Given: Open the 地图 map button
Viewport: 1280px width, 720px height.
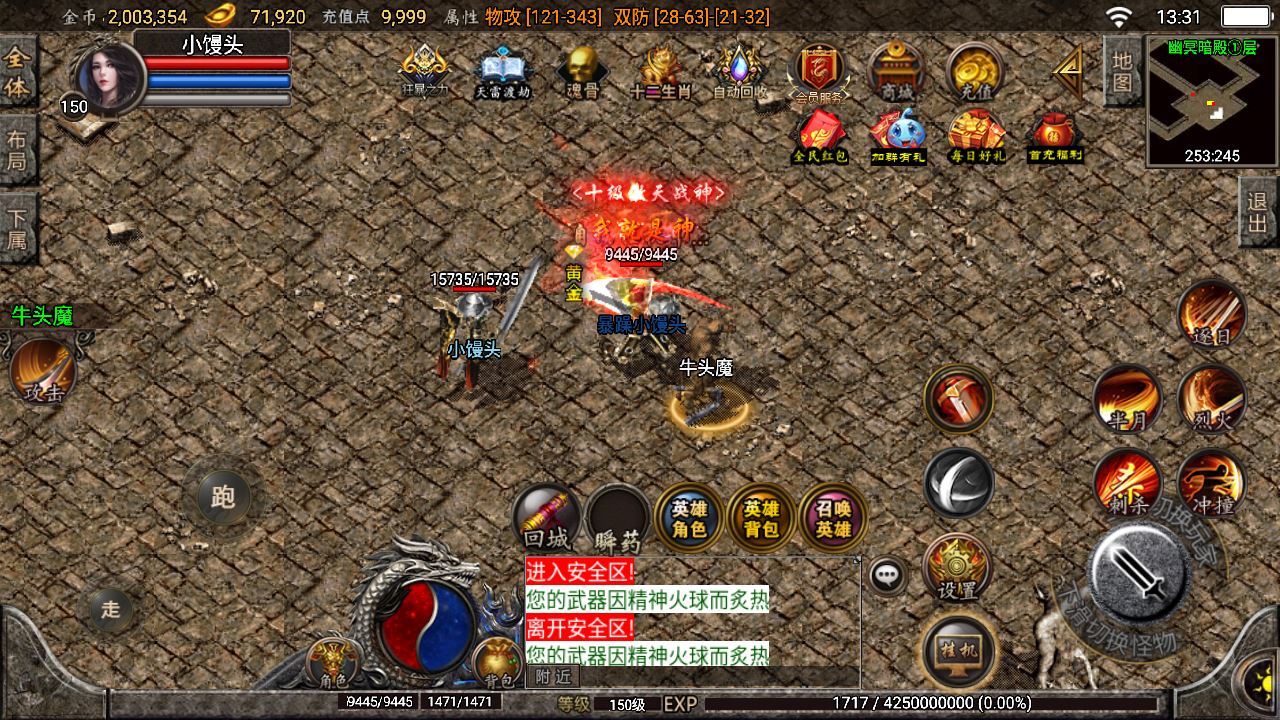Looking at the screenshot, I should point(1122,70).
